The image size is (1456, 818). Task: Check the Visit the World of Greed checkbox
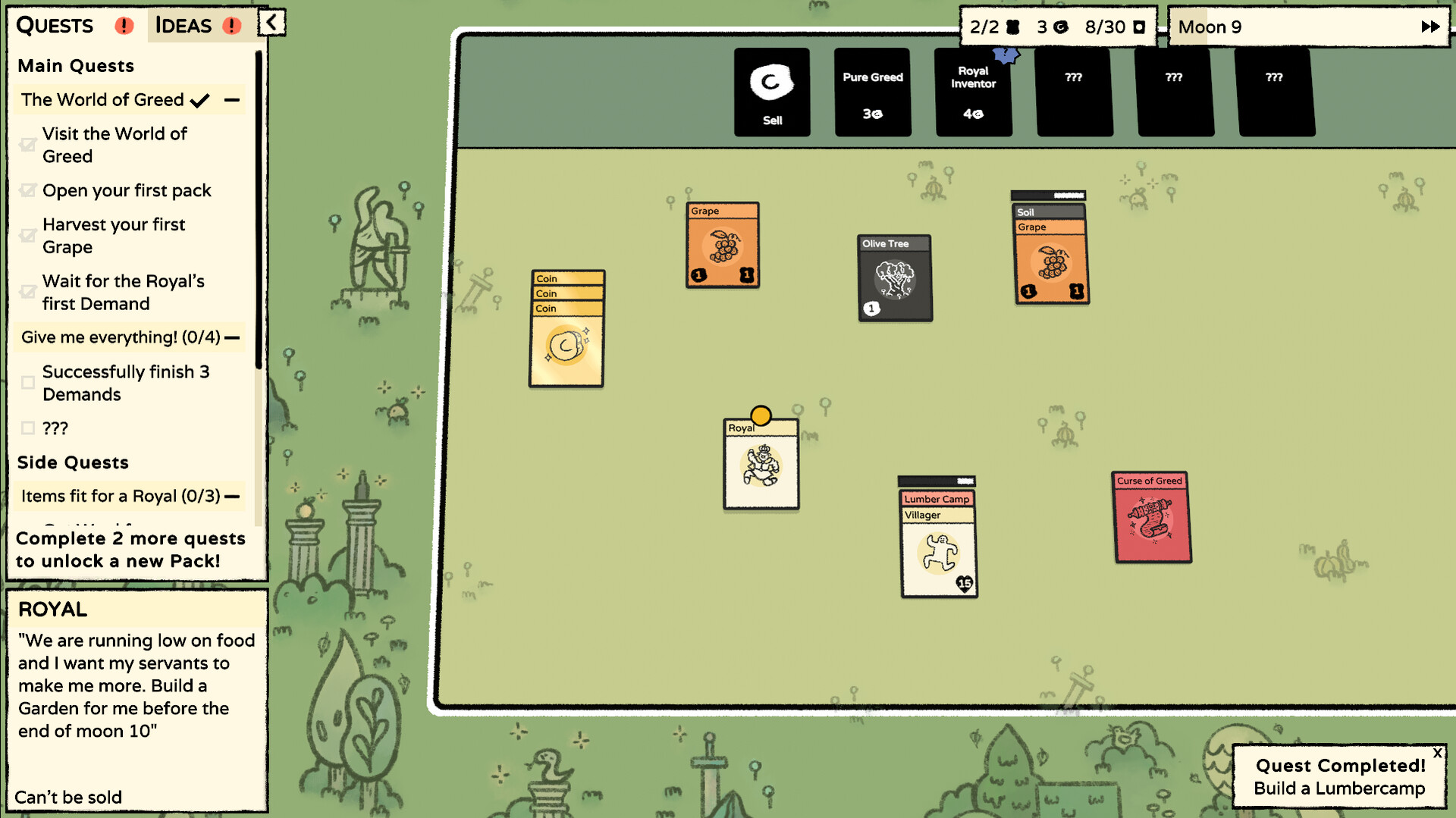coord(27,144)
